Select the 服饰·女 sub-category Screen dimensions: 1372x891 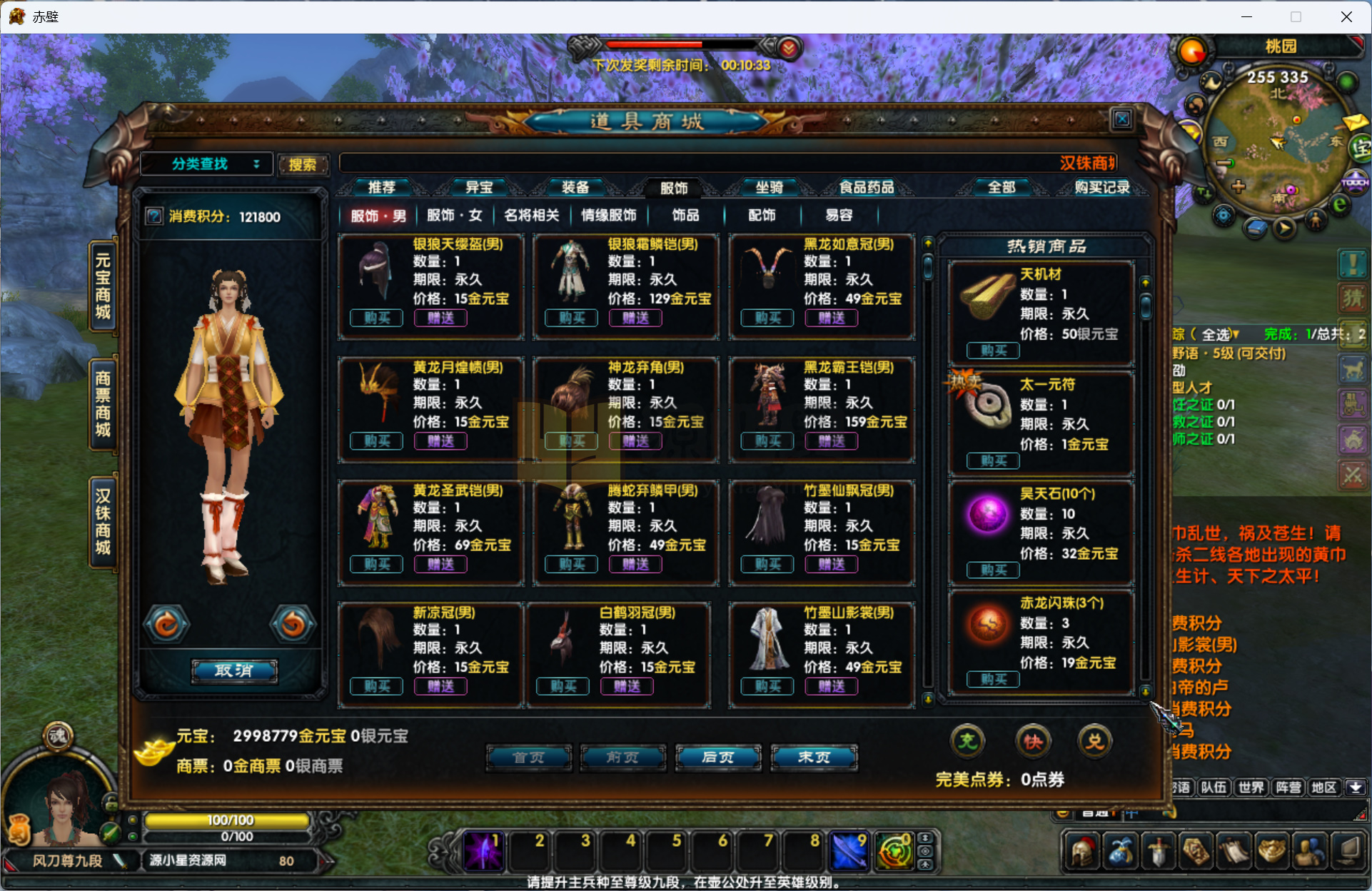coord(455,216)
